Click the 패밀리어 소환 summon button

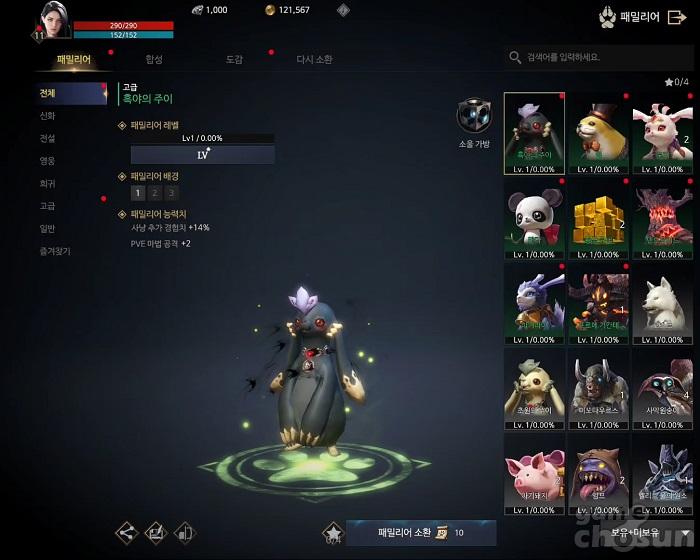click(420, 533)
